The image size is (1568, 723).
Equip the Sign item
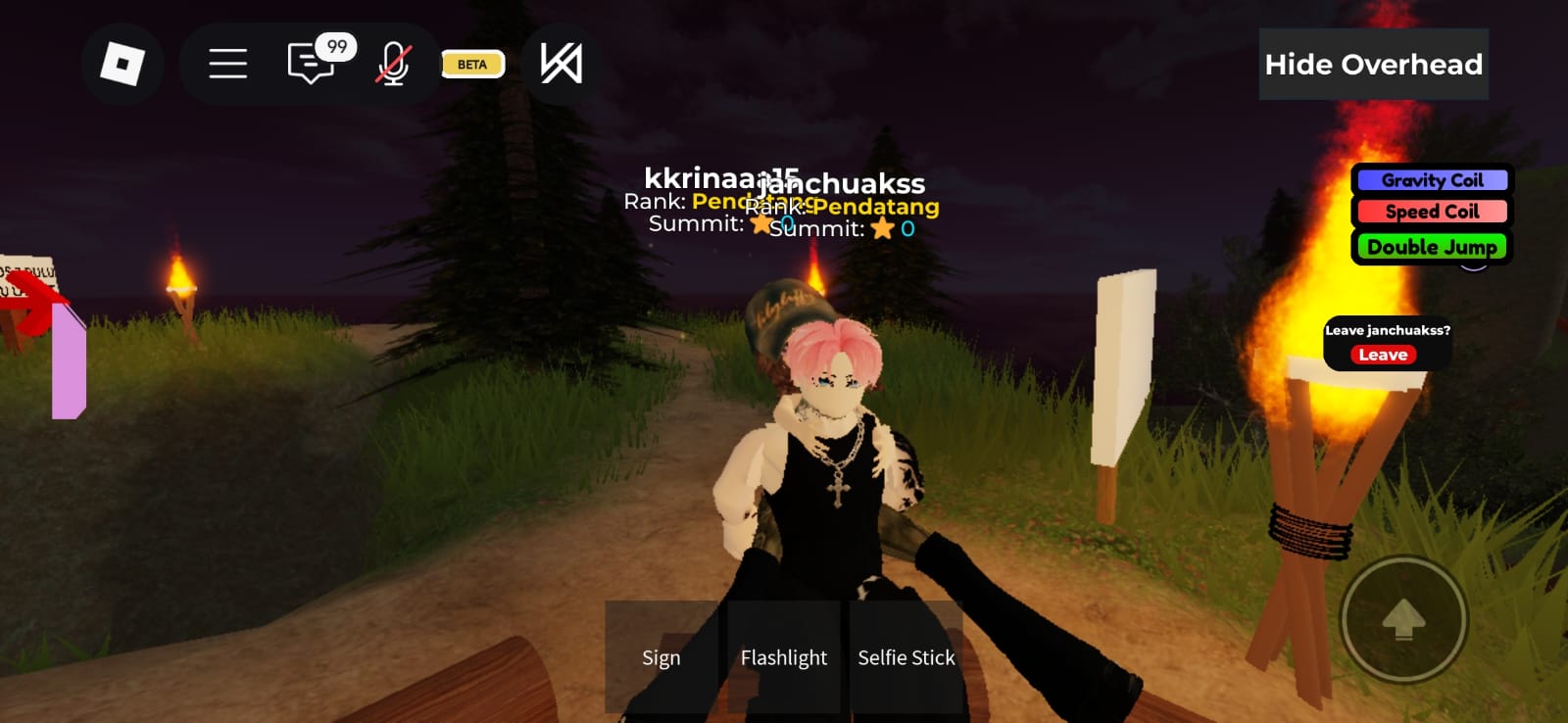pos(661,657)
